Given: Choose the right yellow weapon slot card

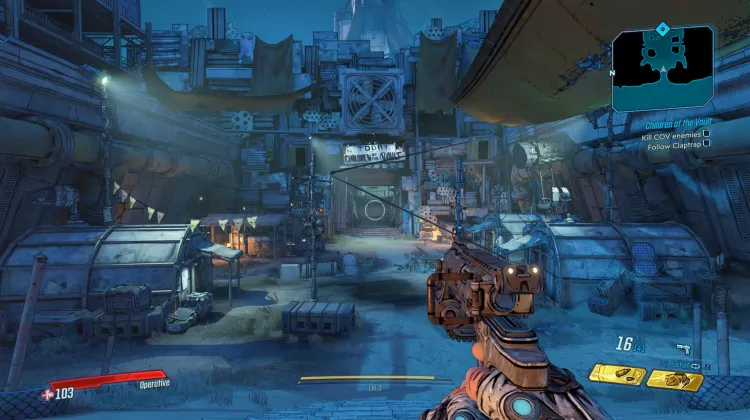Looking at the screenshot, I should pyautogui.click(x=673, y=378).
